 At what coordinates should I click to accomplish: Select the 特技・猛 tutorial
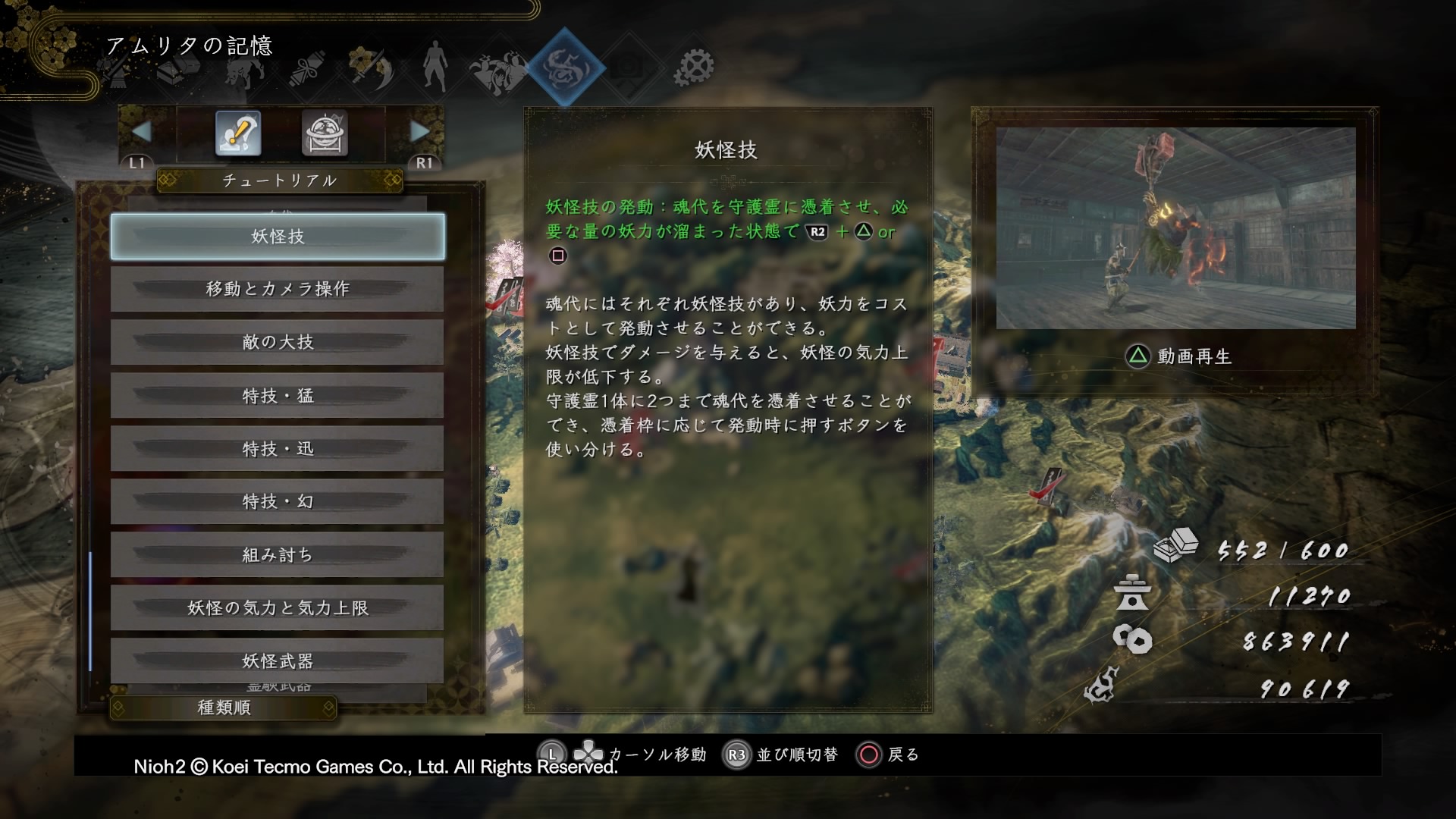[278, 395]
